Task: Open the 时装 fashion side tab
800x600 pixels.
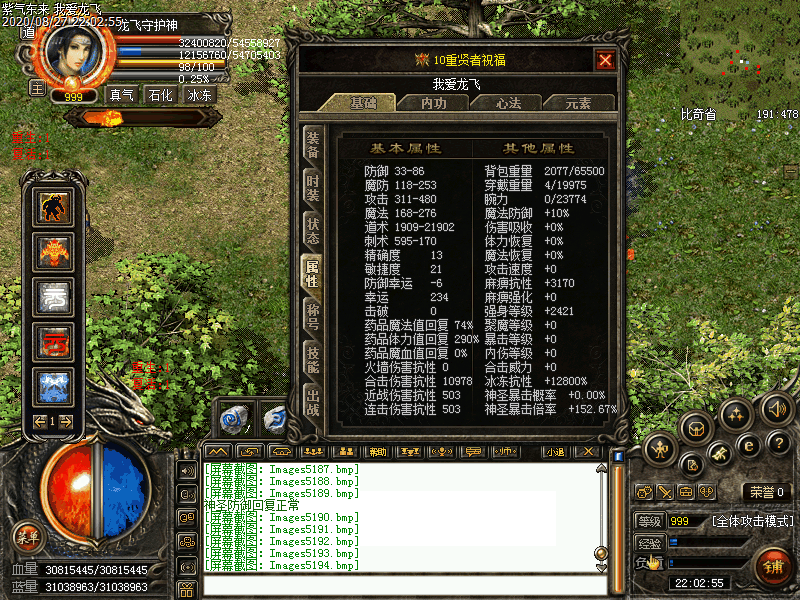Action: [313, 187]
